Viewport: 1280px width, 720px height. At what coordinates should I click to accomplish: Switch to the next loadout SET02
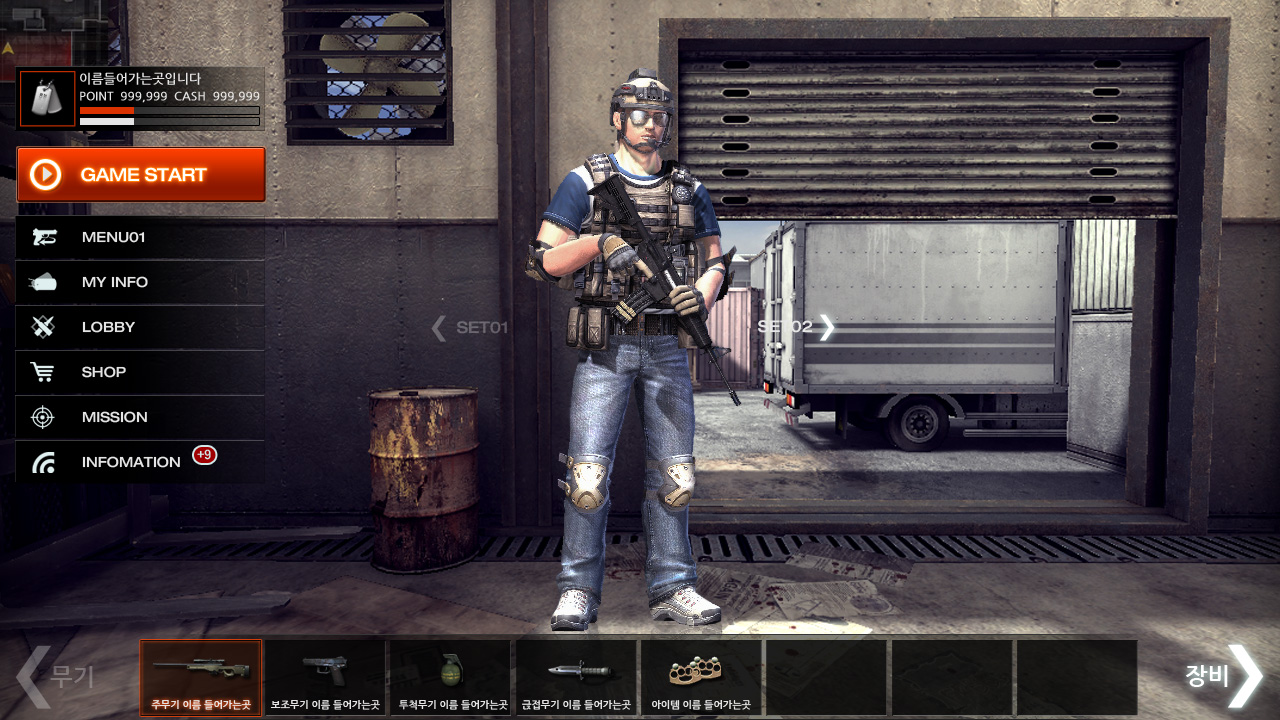pyautogui.click(x=797, y=327)
